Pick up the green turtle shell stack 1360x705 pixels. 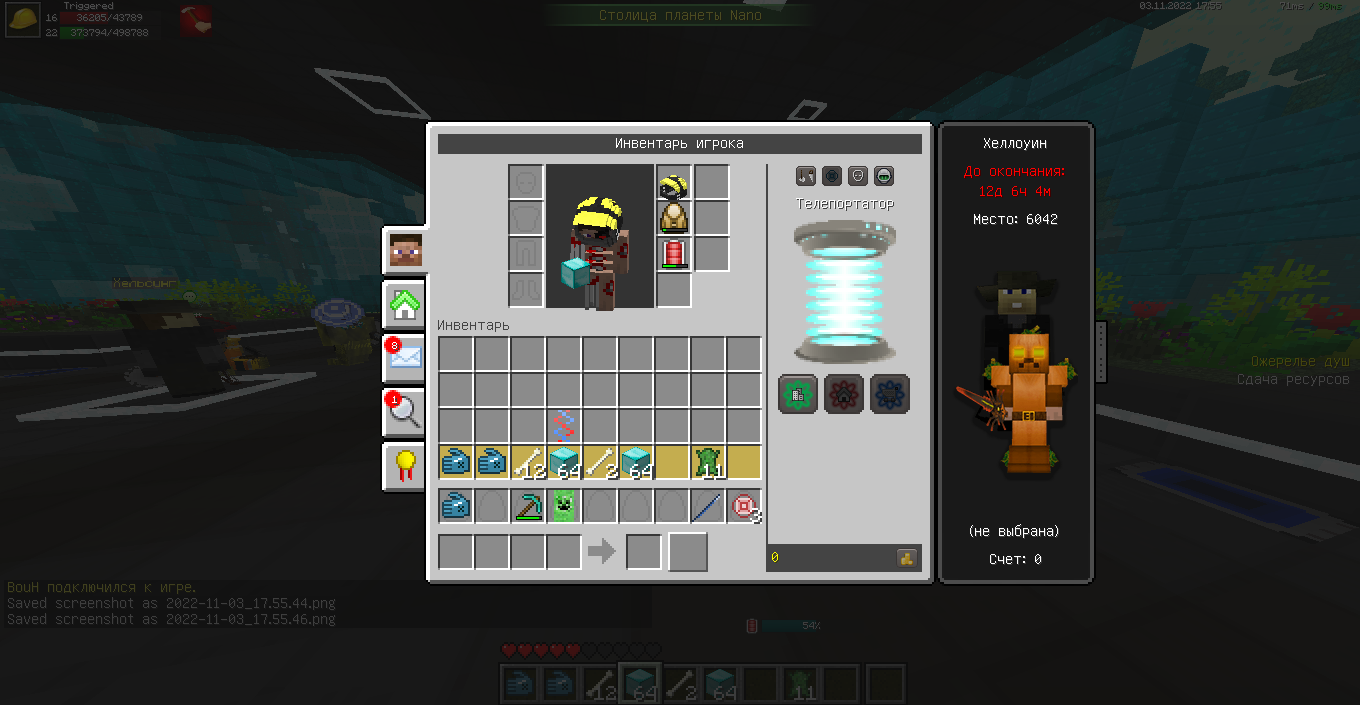click(x=708, y=463)
